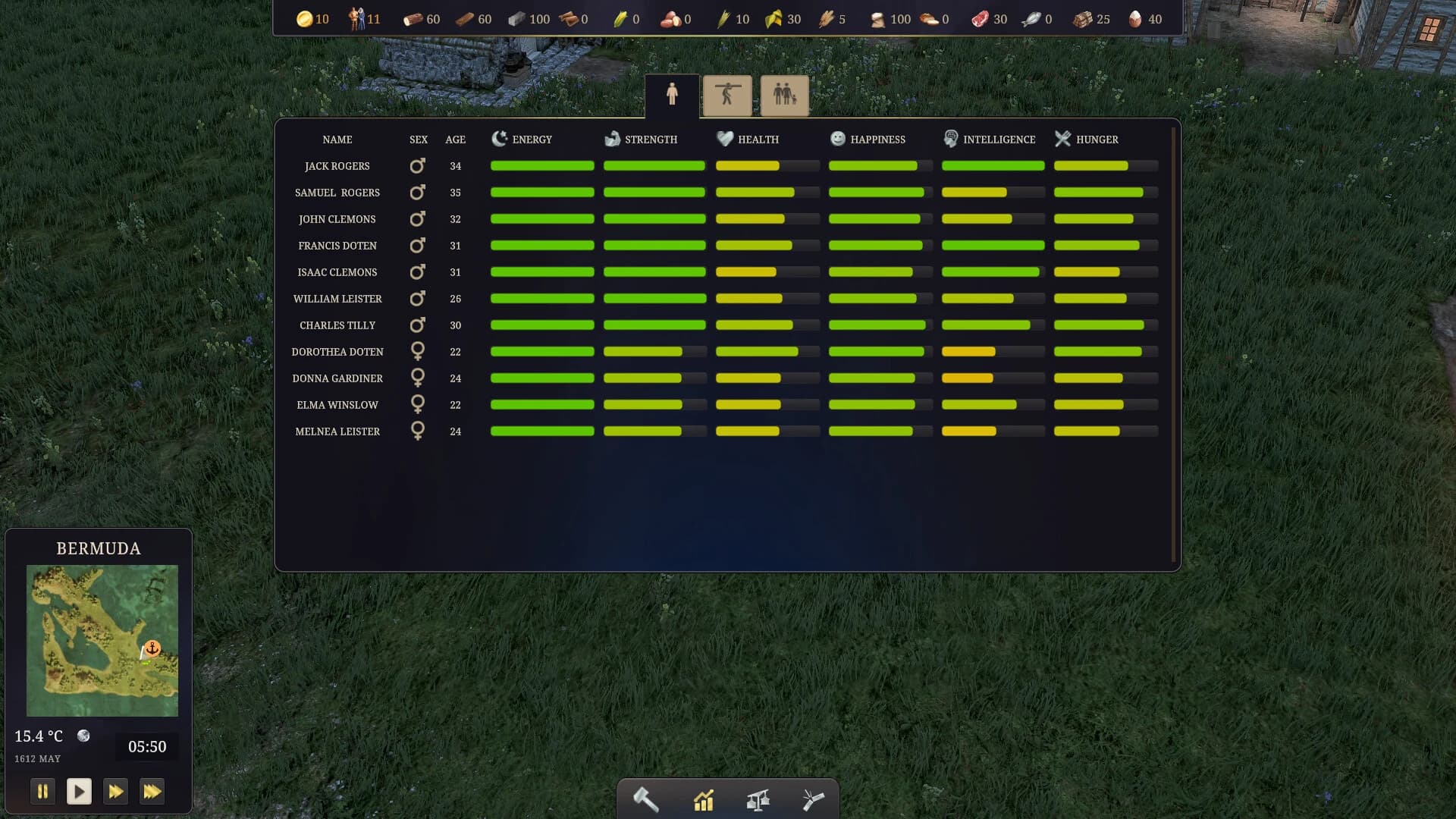
Task: Open the trade balance scale icon
Action: [758, 799]
